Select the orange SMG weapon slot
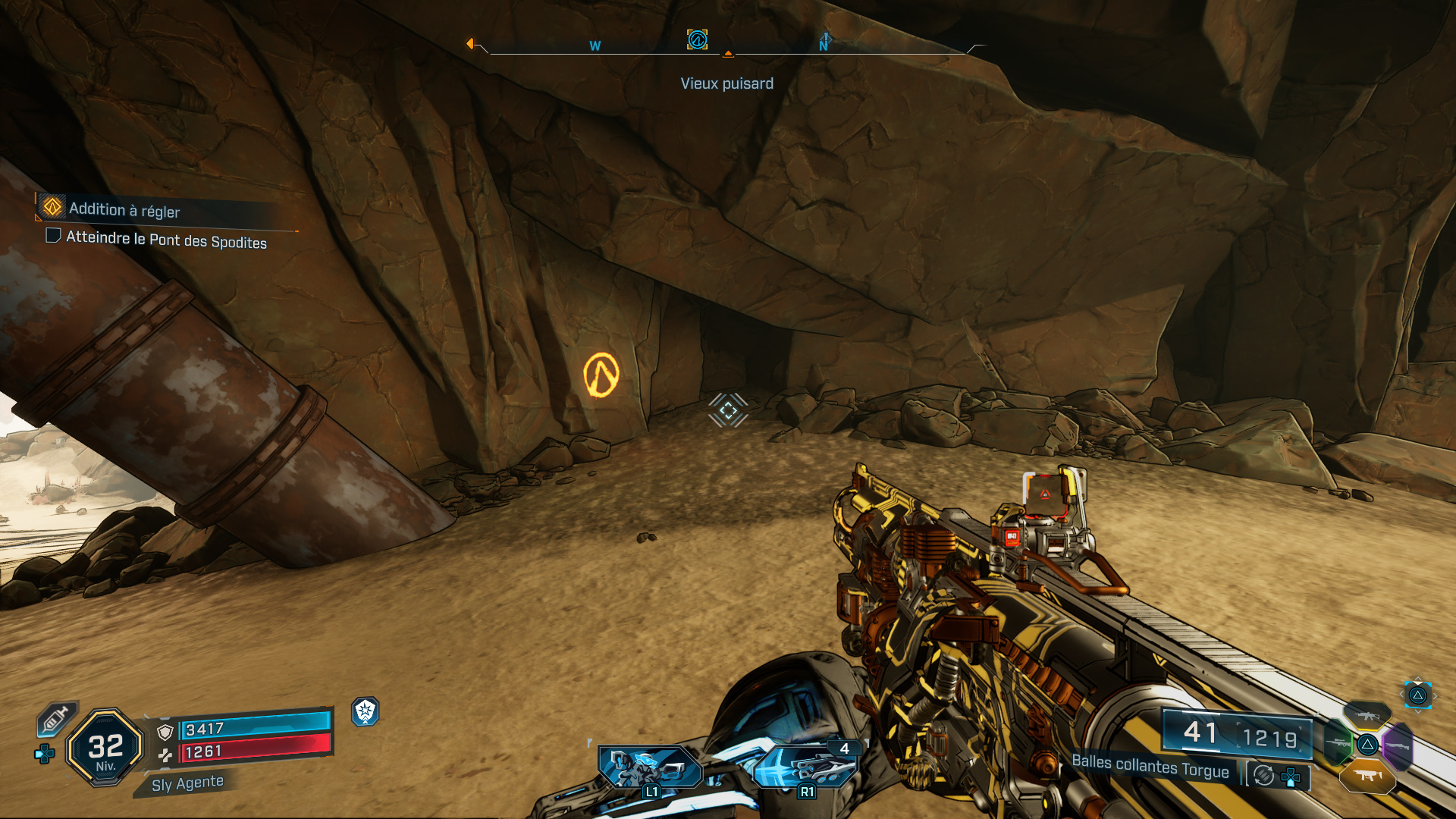The image size is (1456, 819). pyautogui.click(x=1367, y=776)
